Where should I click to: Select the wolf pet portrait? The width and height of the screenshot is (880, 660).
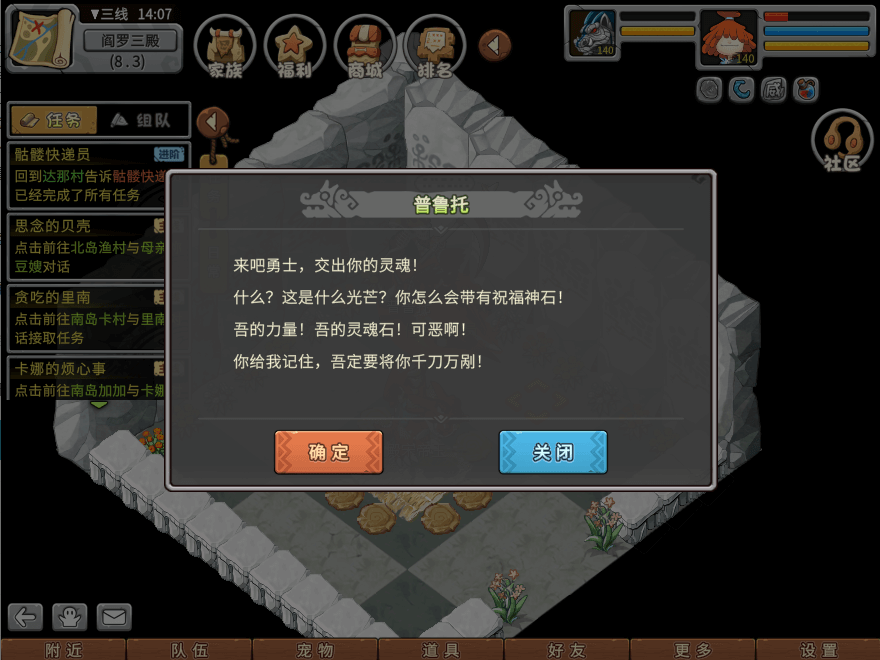point(591,35)
